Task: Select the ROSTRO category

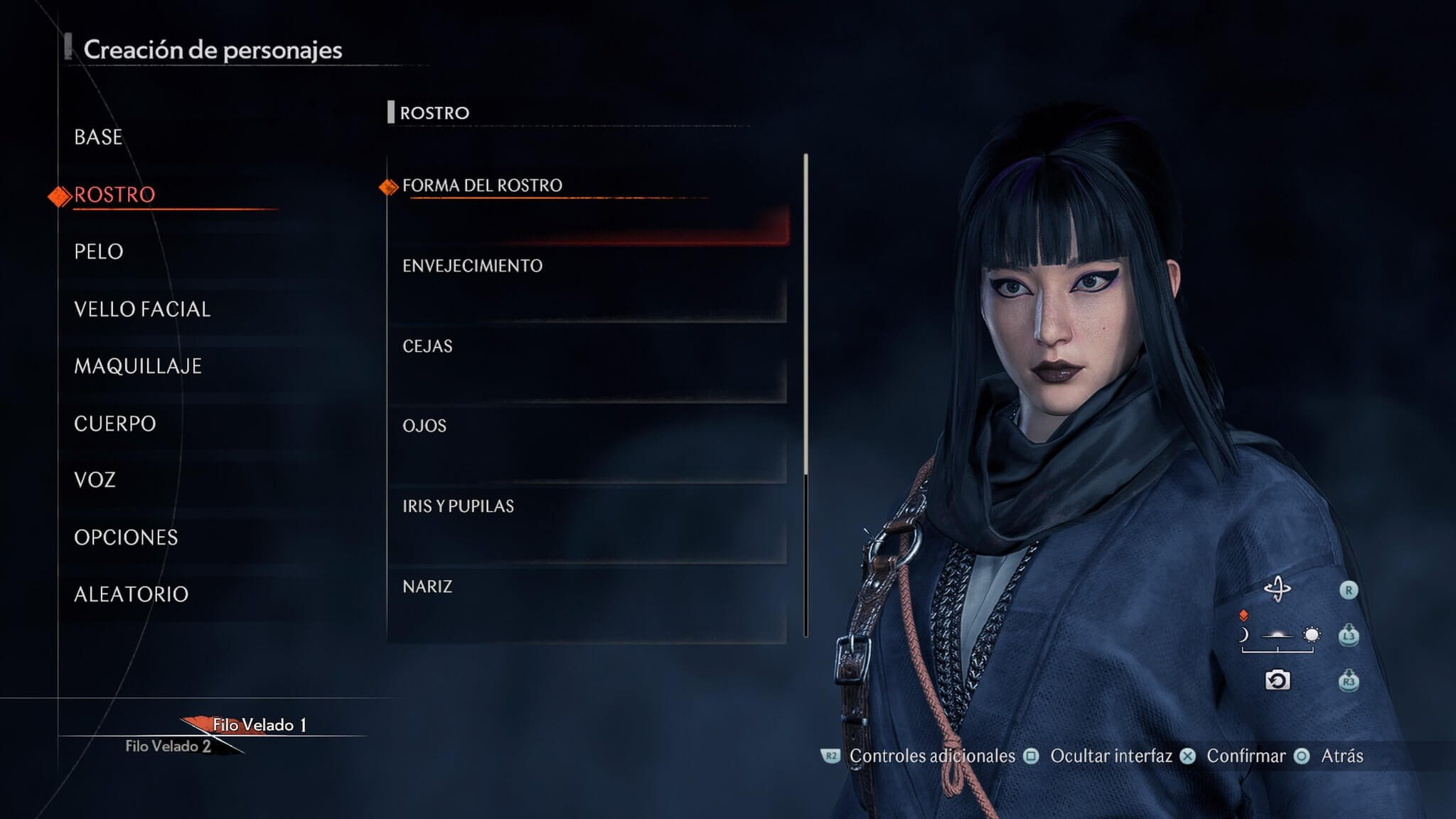Action: tap(114, 195)
